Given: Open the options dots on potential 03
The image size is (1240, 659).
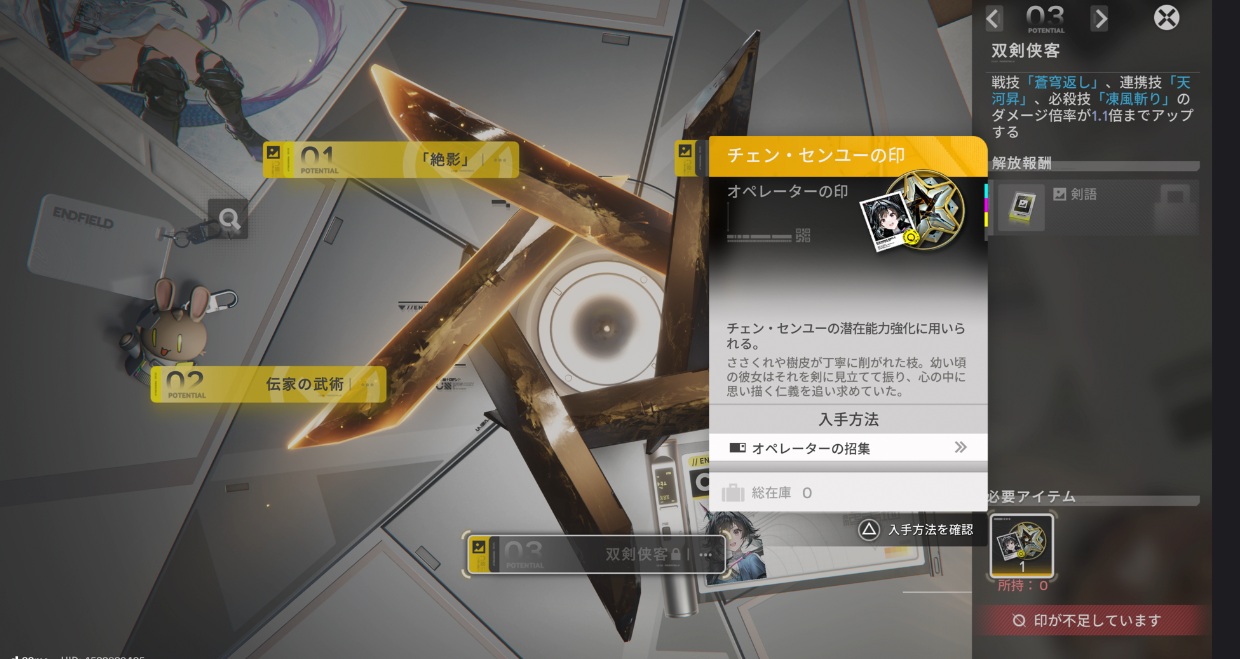Looking at the screenshot, I should 706,554.
